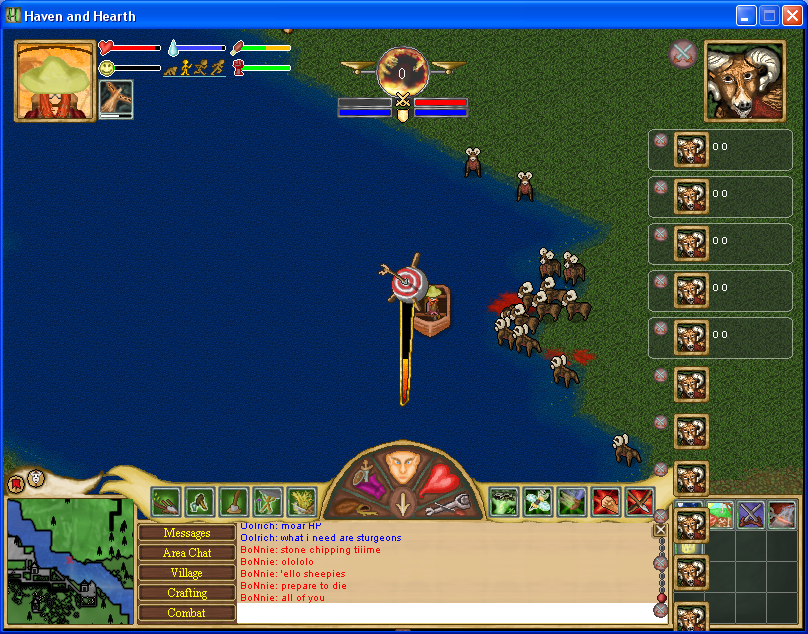The height and width of the screenshot is (634, 808).
Task: Click the ram target portrait
Action: point(743,81)
